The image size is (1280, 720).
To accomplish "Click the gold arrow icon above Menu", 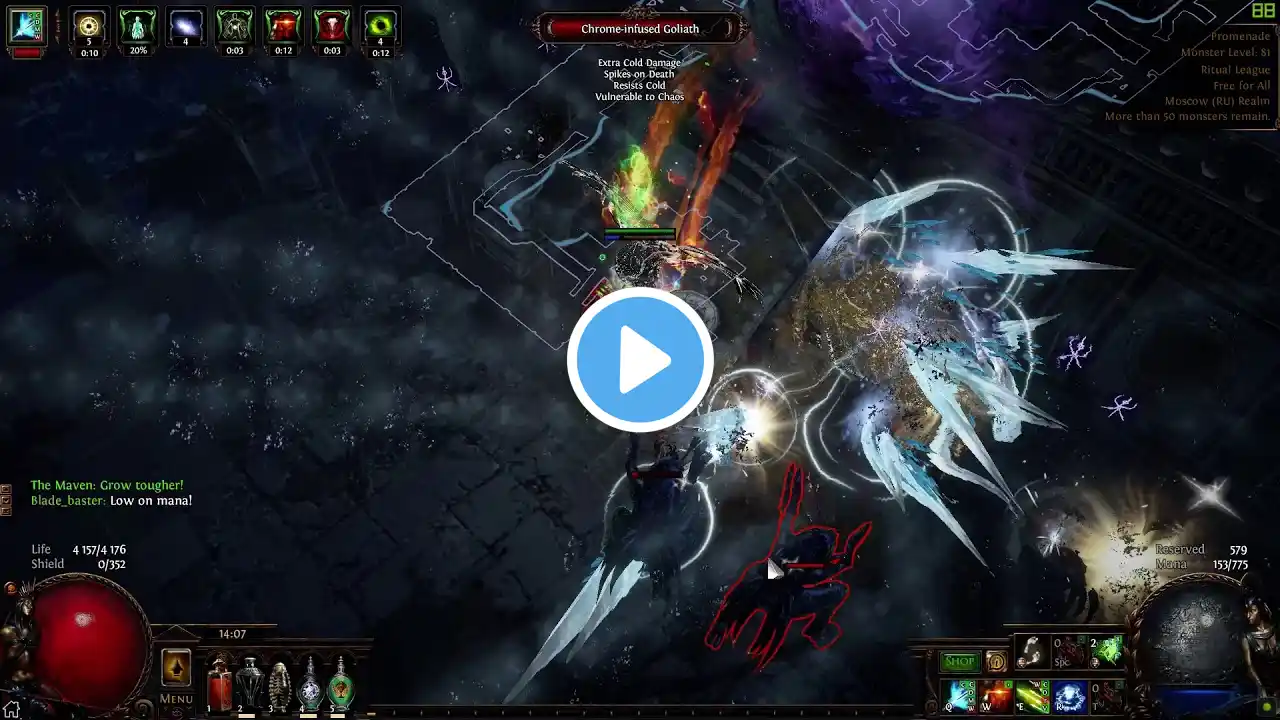I will tap(176, 667).
